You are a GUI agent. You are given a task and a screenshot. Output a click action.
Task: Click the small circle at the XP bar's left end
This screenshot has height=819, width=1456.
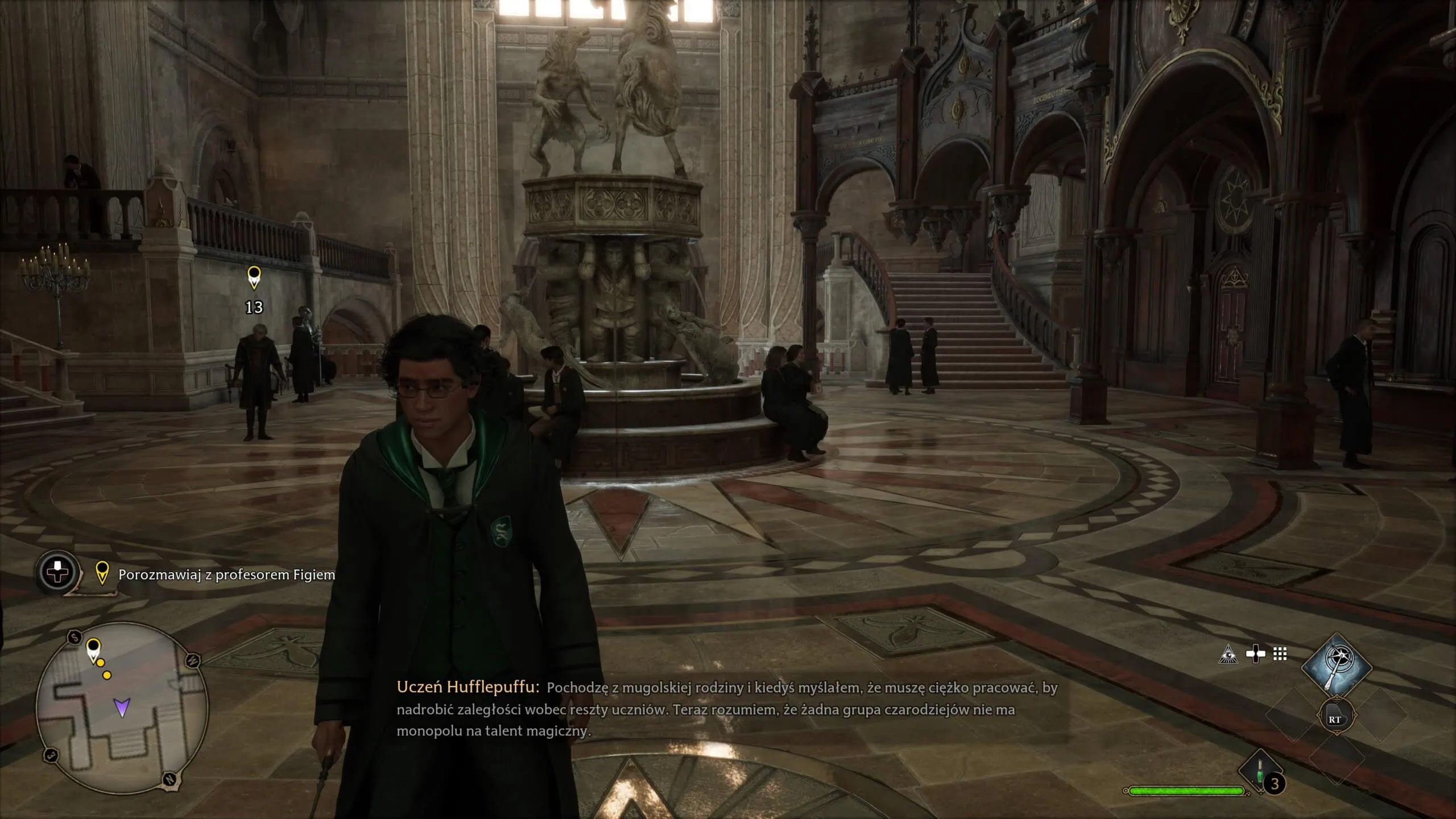coord(1126,791)
